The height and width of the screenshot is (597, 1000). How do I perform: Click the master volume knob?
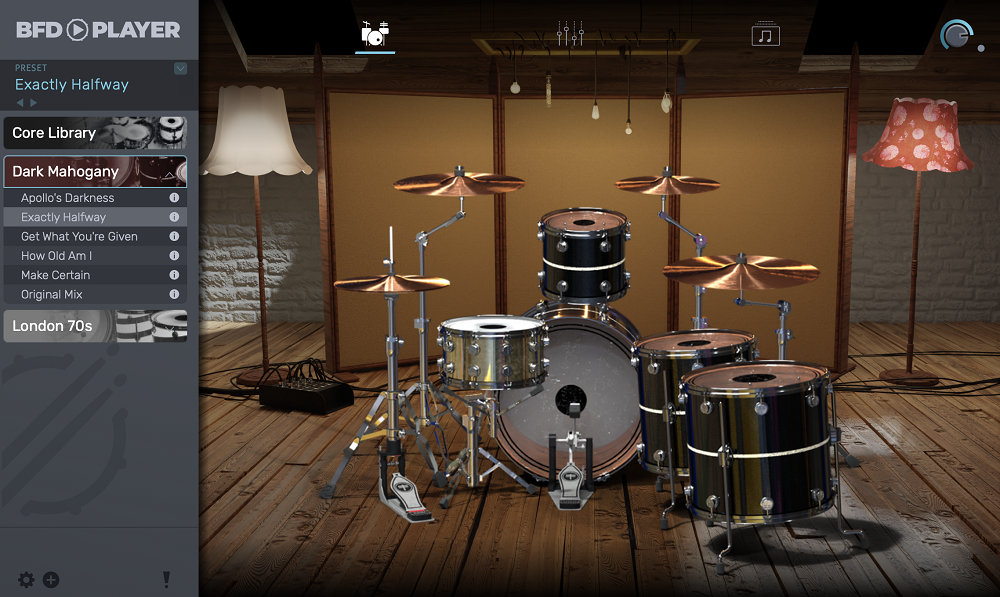coord(956,36)
